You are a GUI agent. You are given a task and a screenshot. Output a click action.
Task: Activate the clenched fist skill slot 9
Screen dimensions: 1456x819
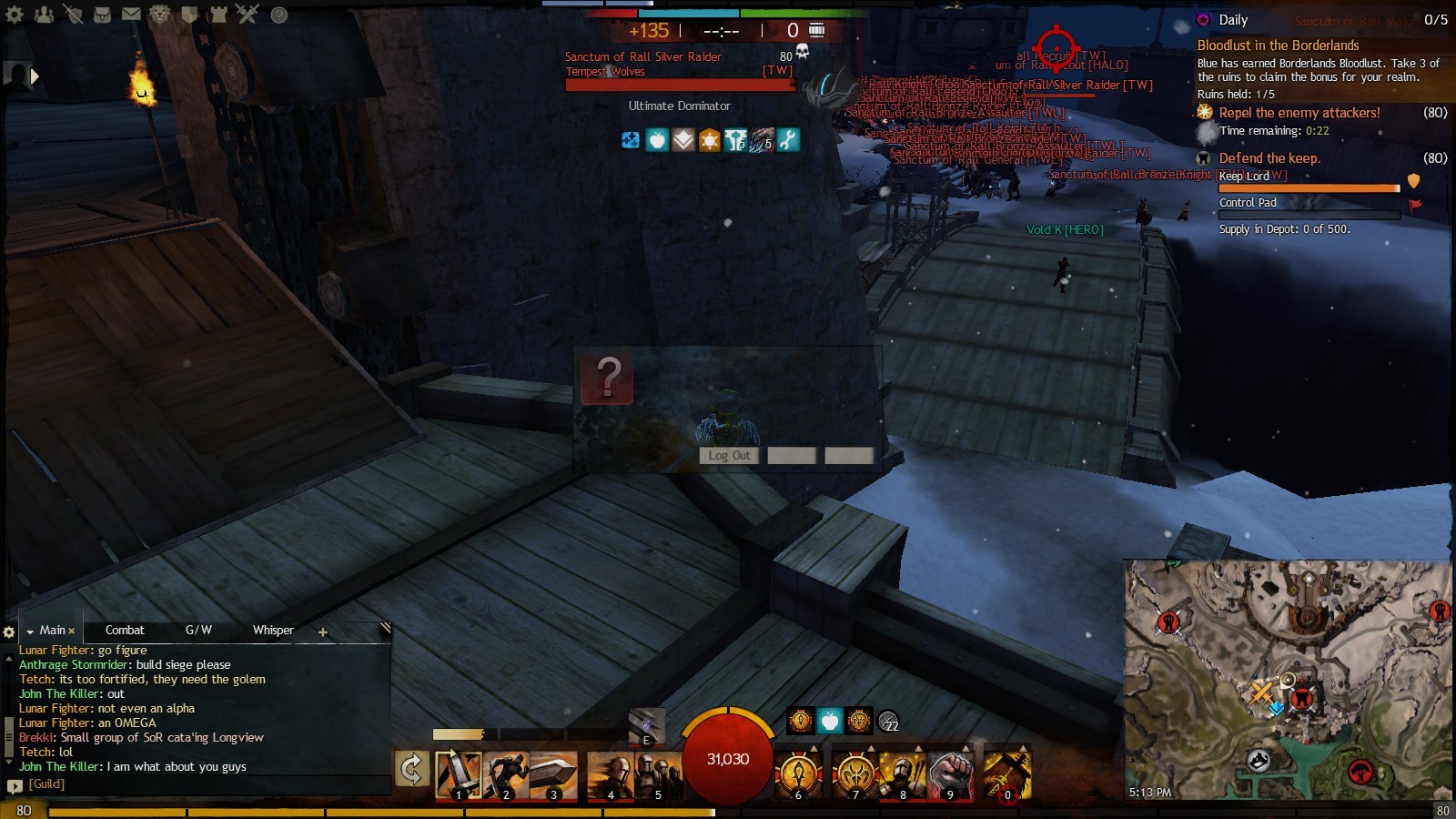951,775
